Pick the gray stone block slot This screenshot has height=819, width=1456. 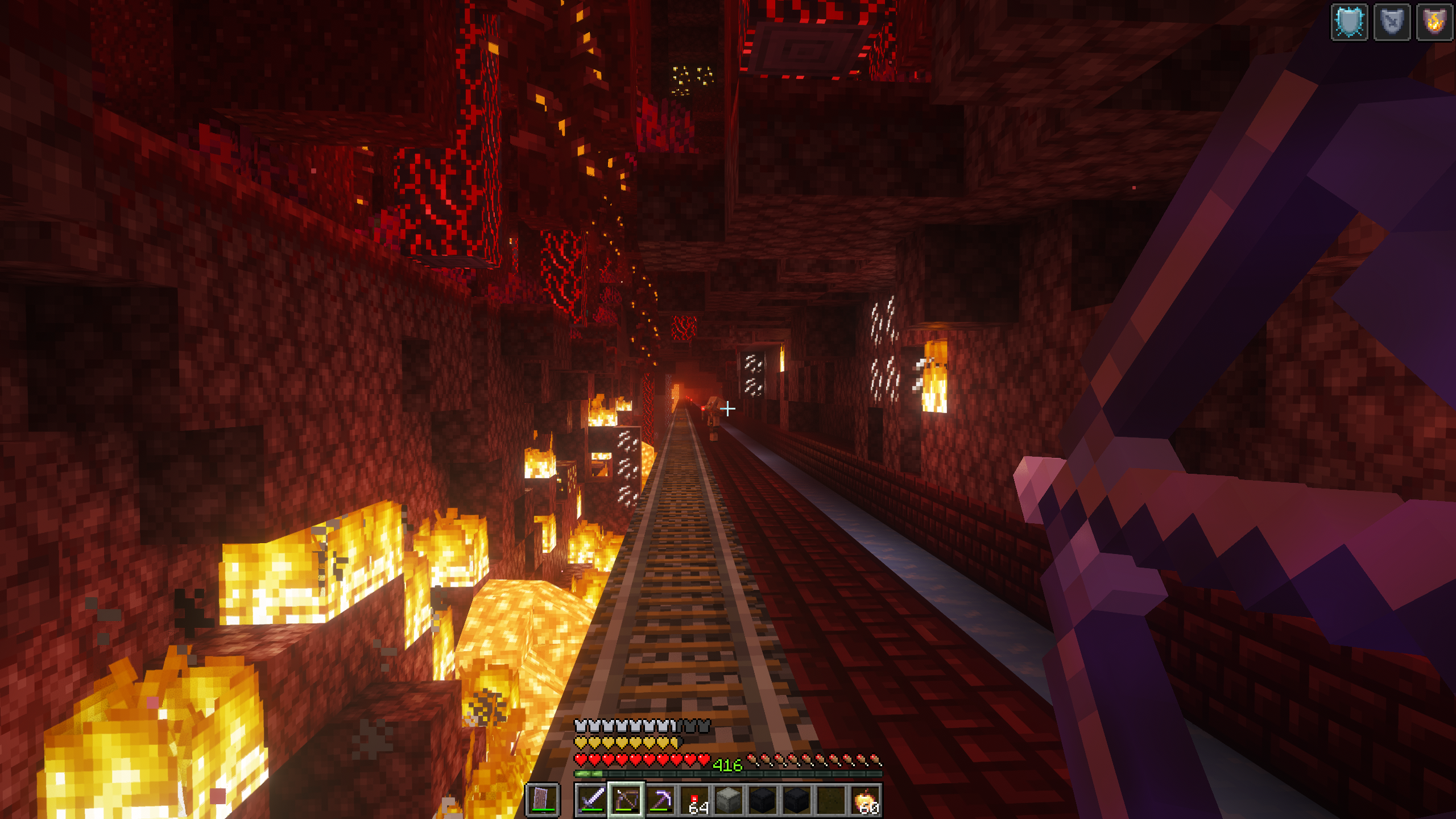click(x=729, y=800)
